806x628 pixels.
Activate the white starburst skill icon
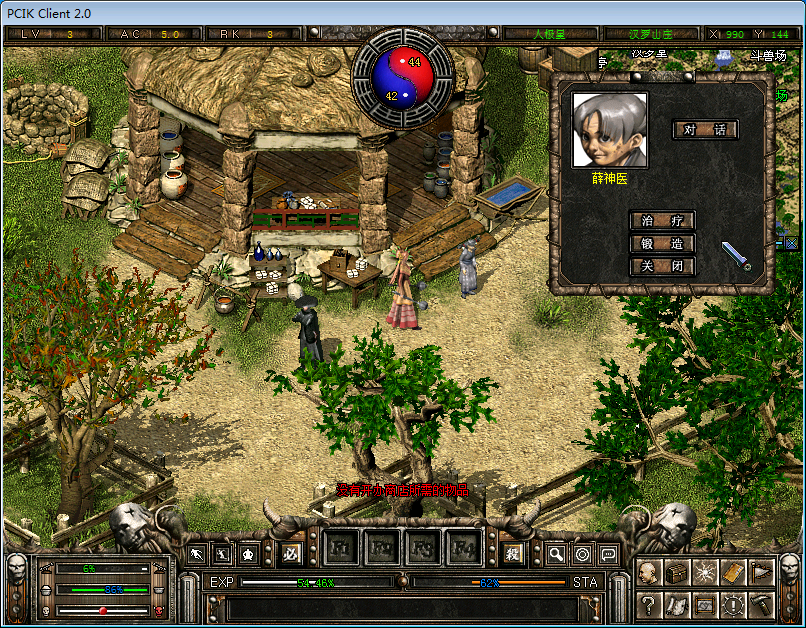705,573
